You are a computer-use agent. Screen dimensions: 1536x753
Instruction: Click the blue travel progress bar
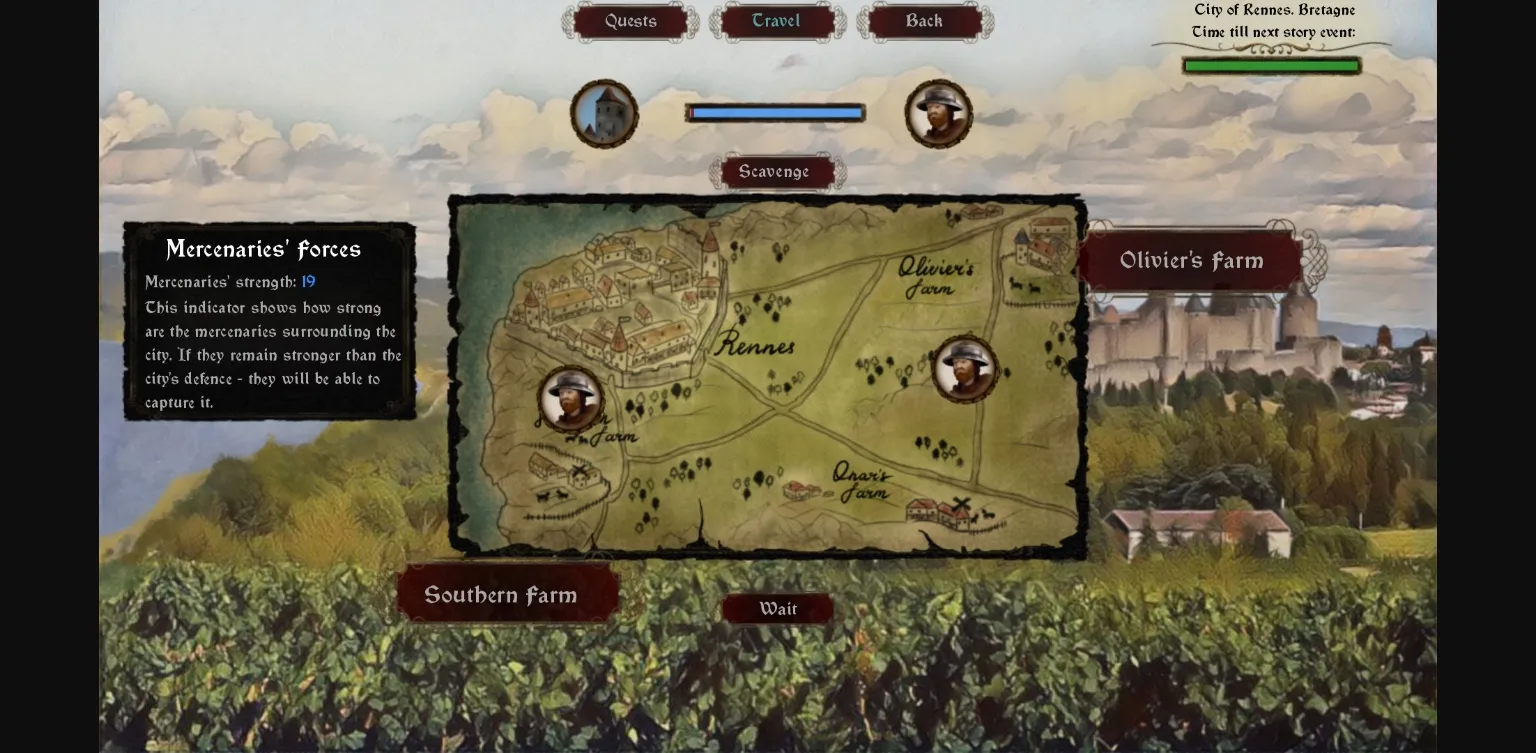[x=775, y=112]
